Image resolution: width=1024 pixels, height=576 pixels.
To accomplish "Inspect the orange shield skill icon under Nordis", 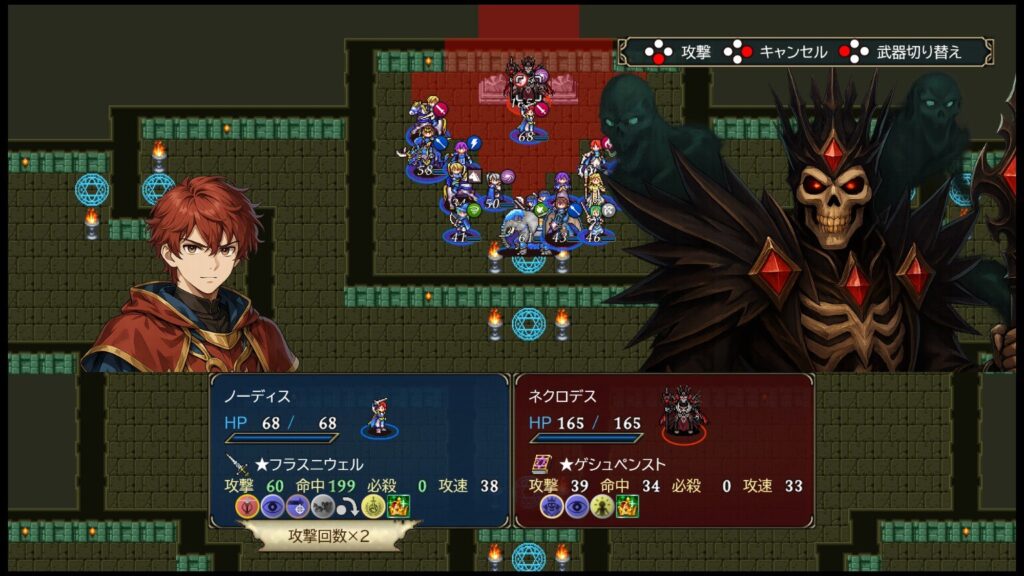I will click(x=246, y=506).
